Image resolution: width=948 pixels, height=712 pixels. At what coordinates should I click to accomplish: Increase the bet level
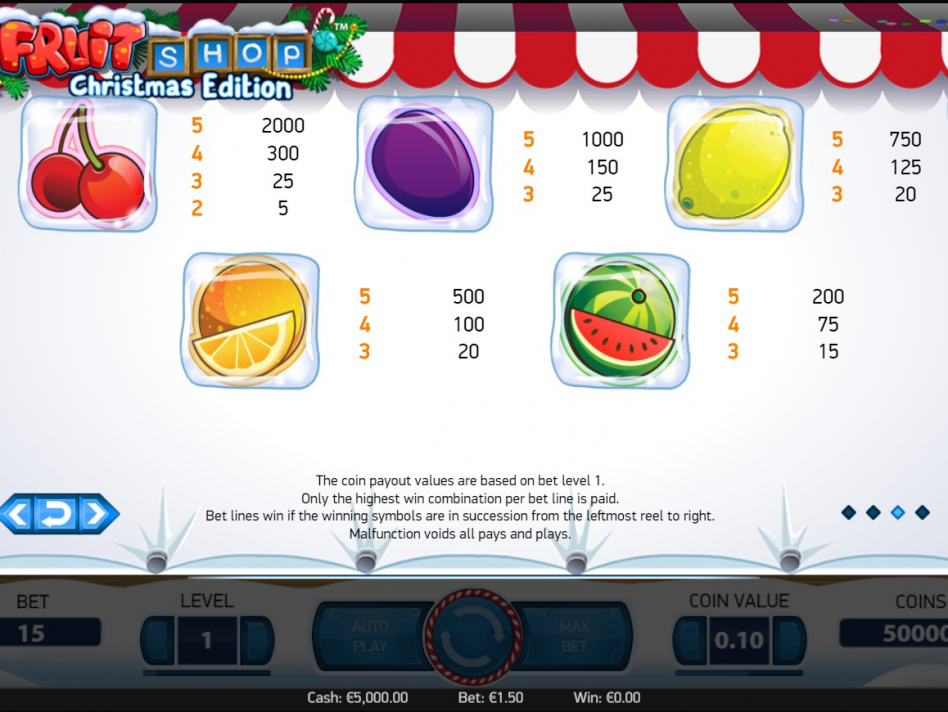pyautogui.click(x=255, y=640)
